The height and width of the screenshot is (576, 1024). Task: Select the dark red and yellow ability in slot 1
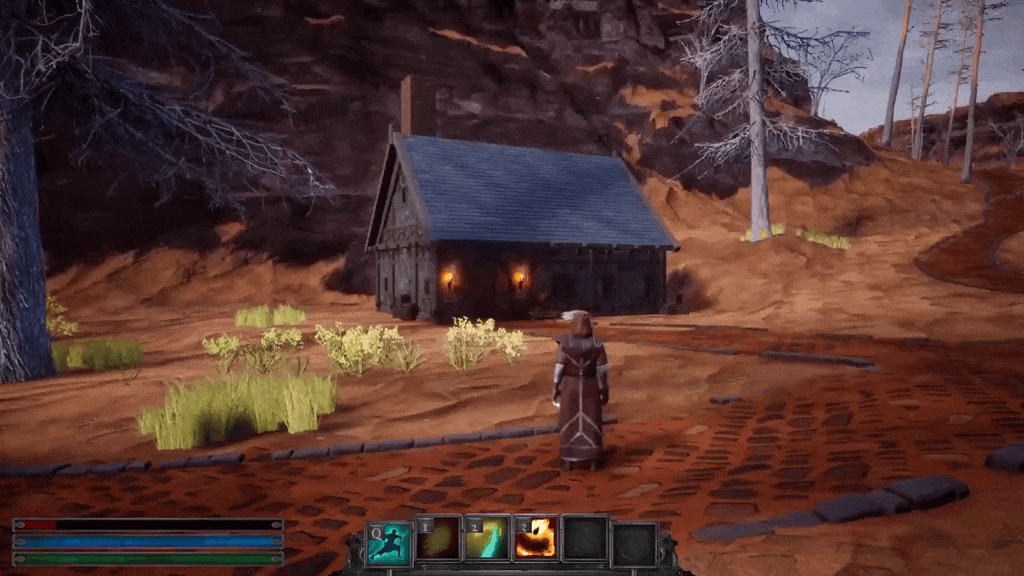pyautogui.click(x=438, y=540)
